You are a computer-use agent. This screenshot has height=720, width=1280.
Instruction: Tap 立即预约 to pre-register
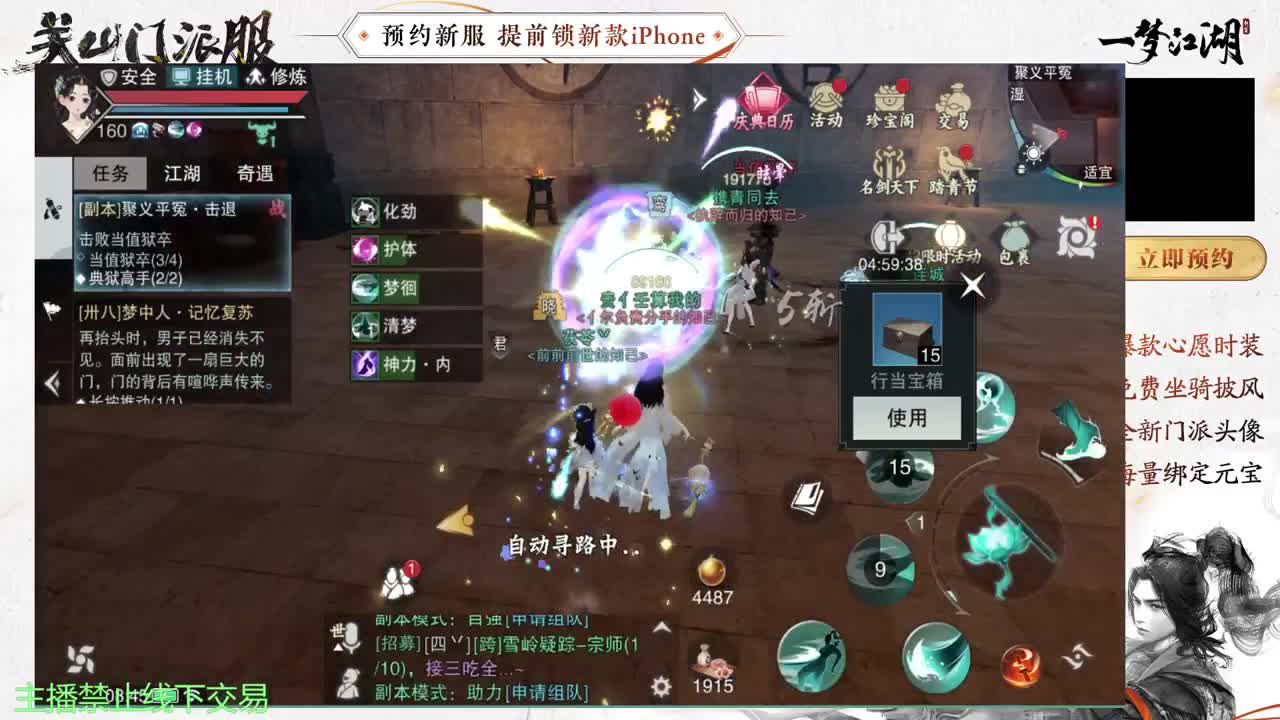point(1194,258)
